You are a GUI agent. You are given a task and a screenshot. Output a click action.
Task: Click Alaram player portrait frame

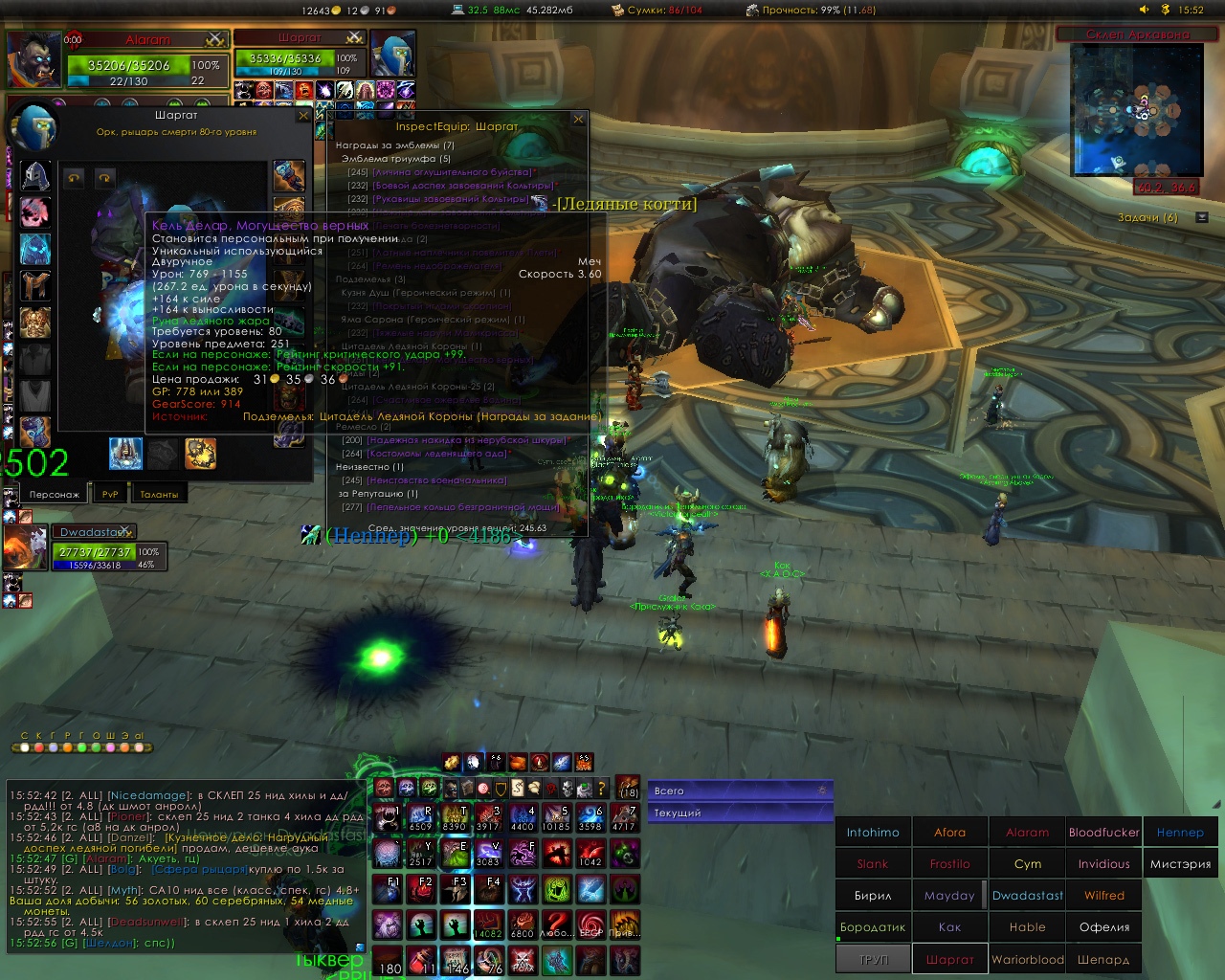(x=34, y=59)
